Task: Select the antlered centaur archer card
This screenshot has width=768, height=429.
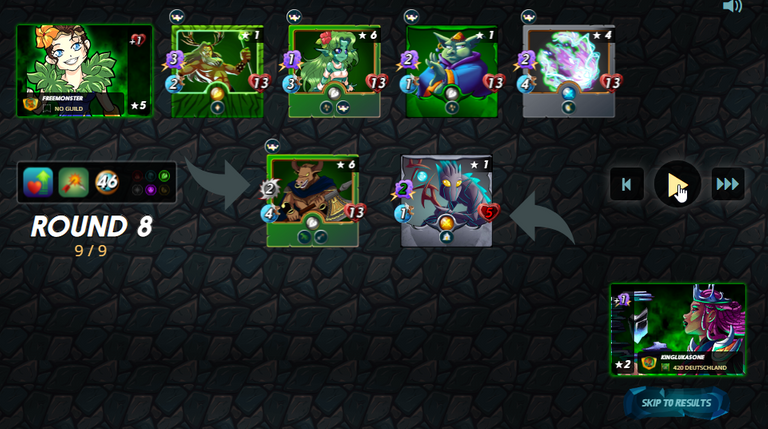Action: pos(217,71)
